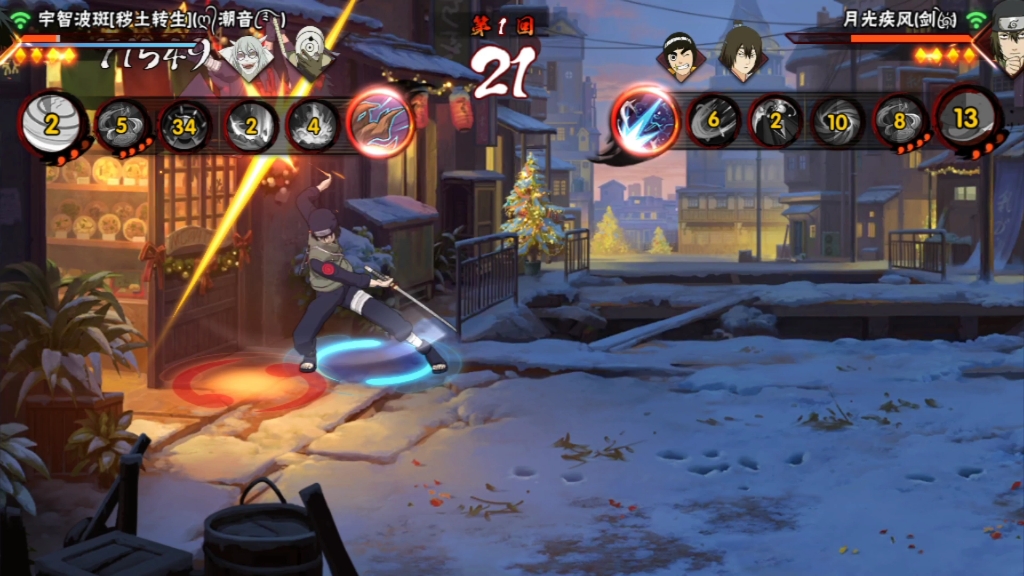Tap Madara's skill showing cooldown 5
This screenshot has height=576, width=1024.
tap(124, 126)
